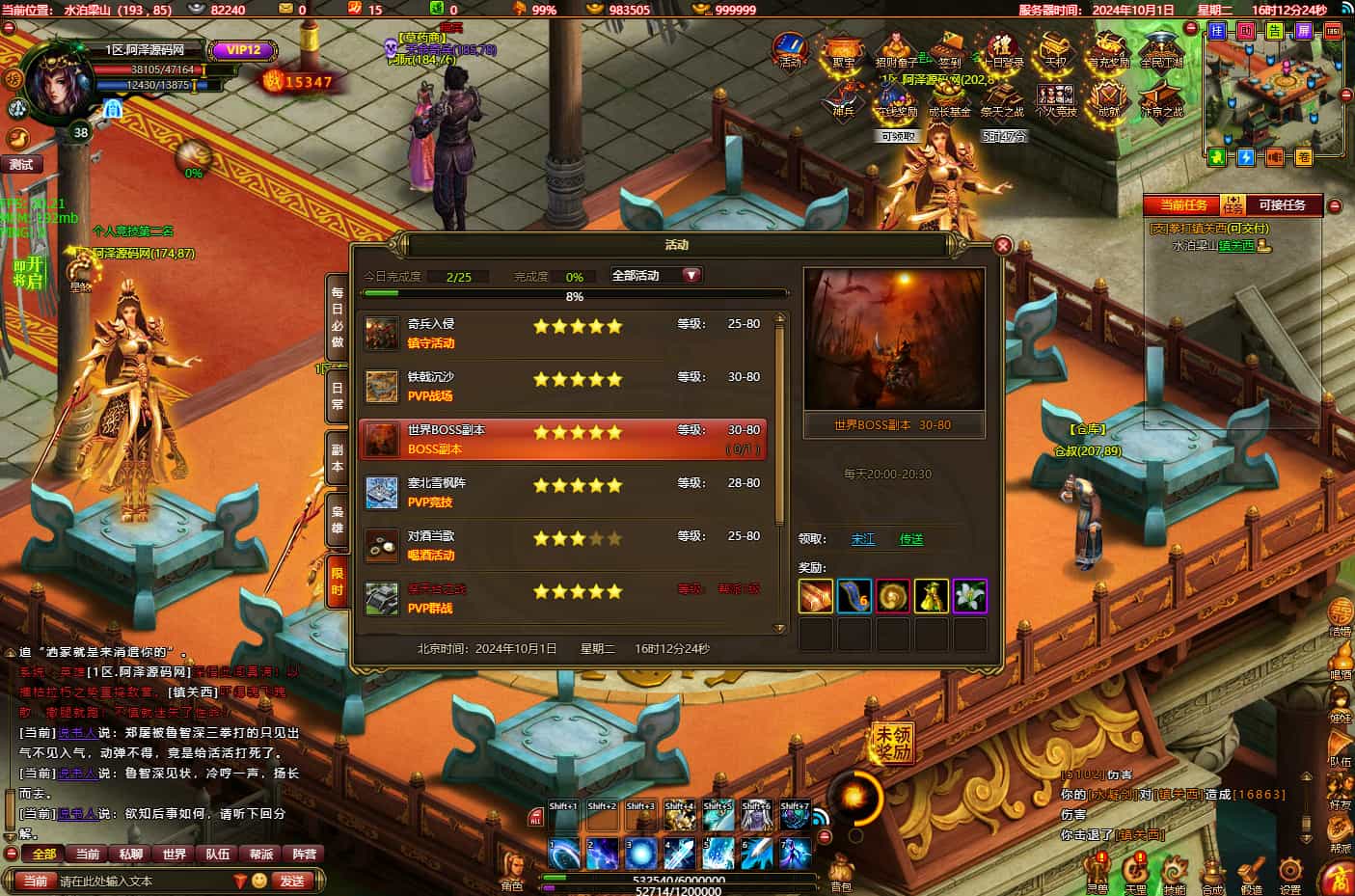Switch to the 限时 side tab
The image size is (1355, 896).
tap(337, 582)
